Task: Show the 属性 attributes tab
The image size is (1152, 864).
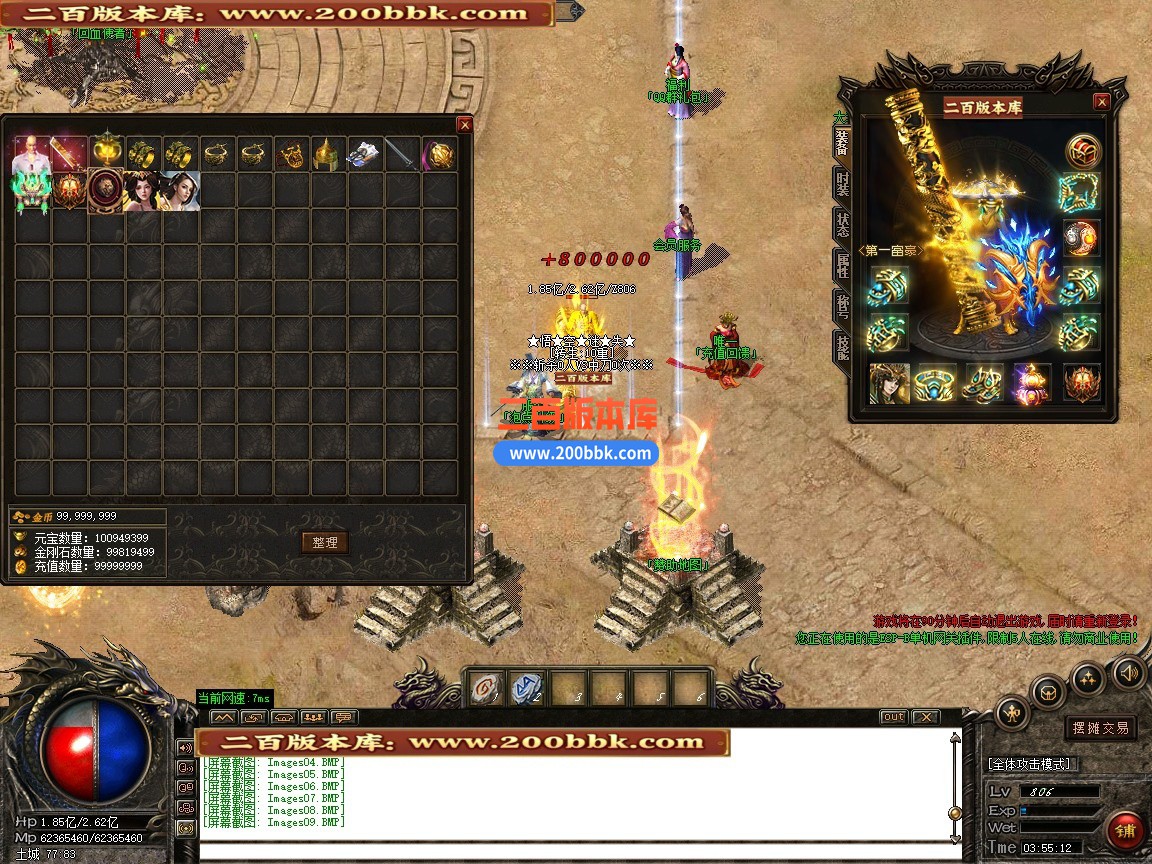Action: (x=842, y=267)
